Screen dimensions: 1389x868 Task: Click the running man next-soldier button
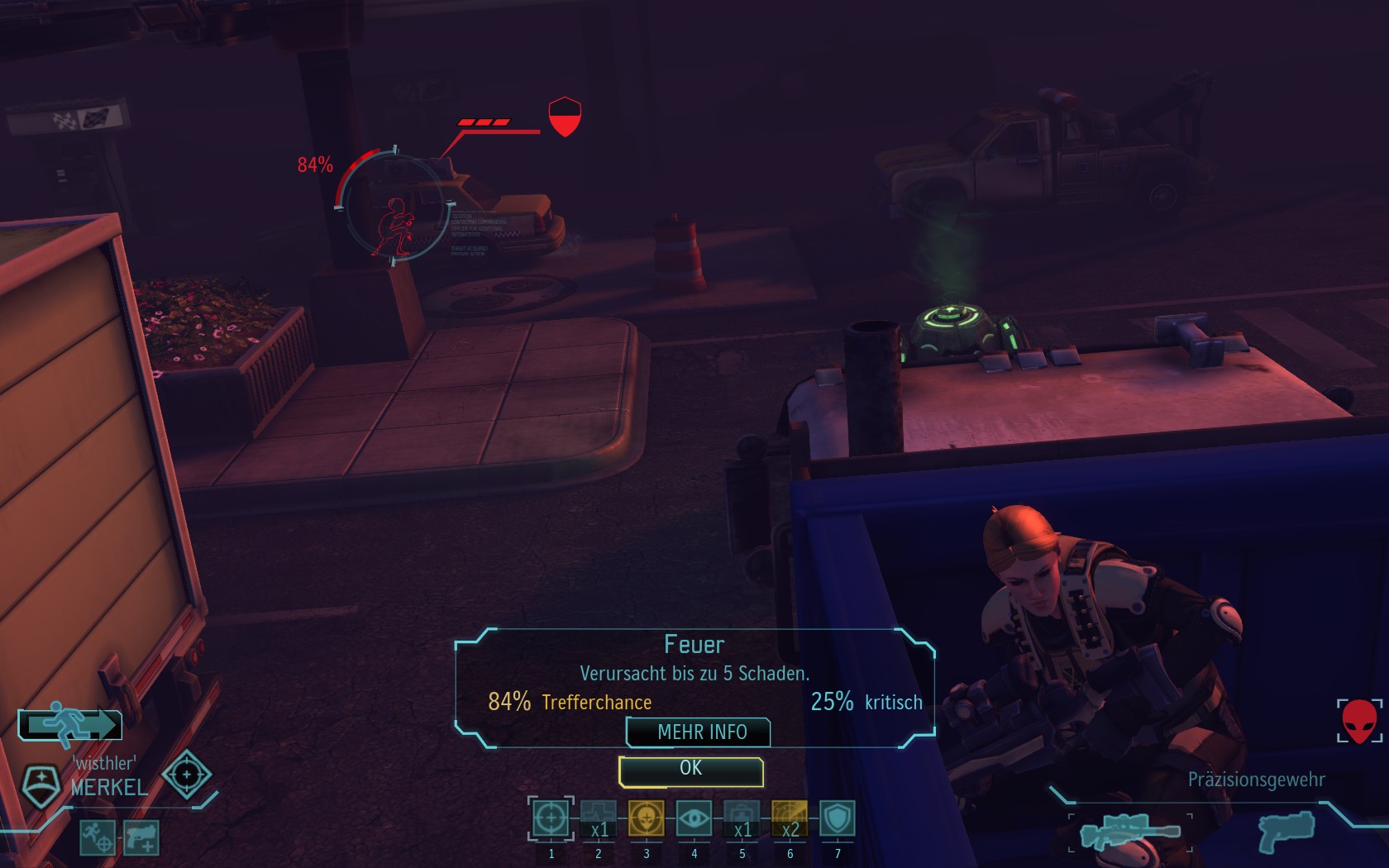tap(71, 725)
